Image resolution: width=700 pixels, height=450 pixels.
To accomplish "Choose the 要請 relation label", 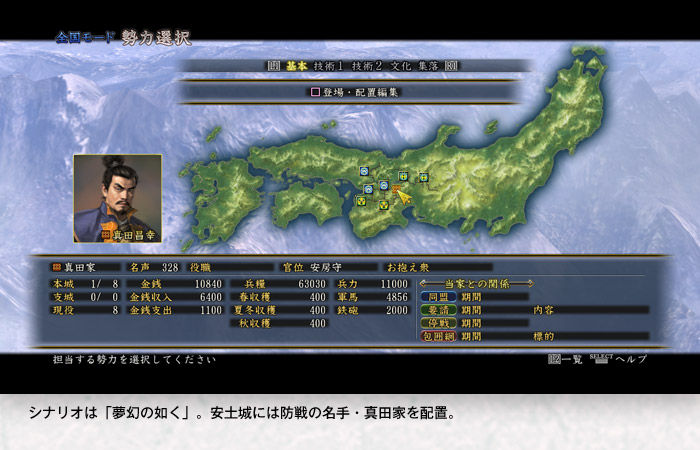I will 438,310.
